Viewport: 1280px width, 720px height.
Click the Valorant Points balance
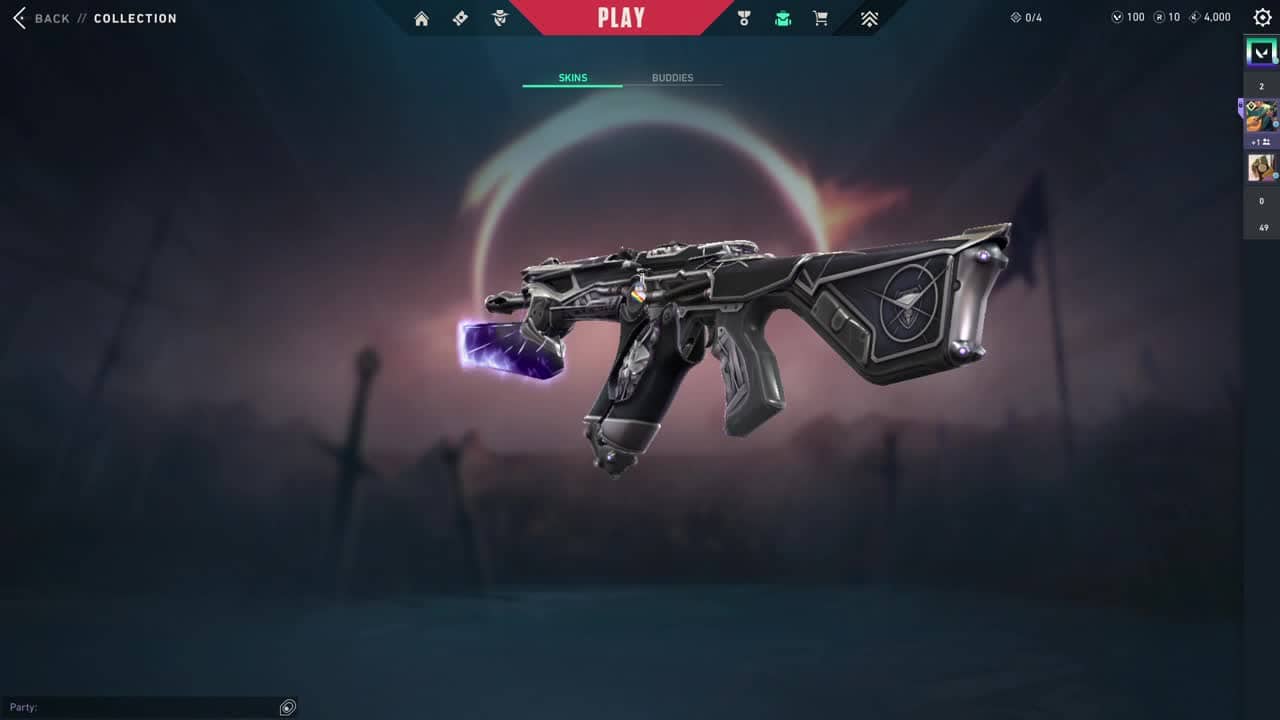click(1128, 17)
